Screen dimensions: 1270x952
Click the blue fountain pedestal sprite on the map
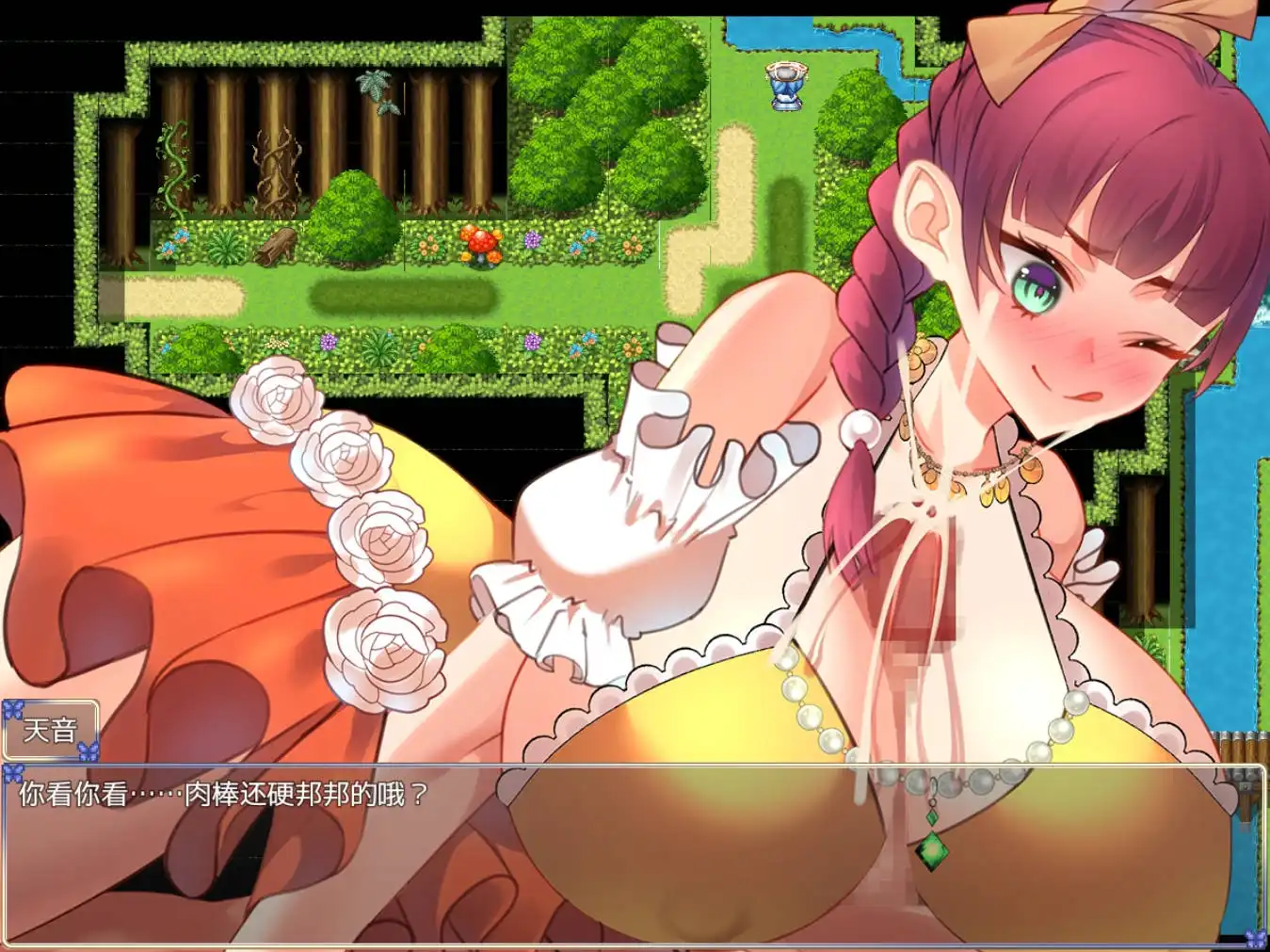786,85
